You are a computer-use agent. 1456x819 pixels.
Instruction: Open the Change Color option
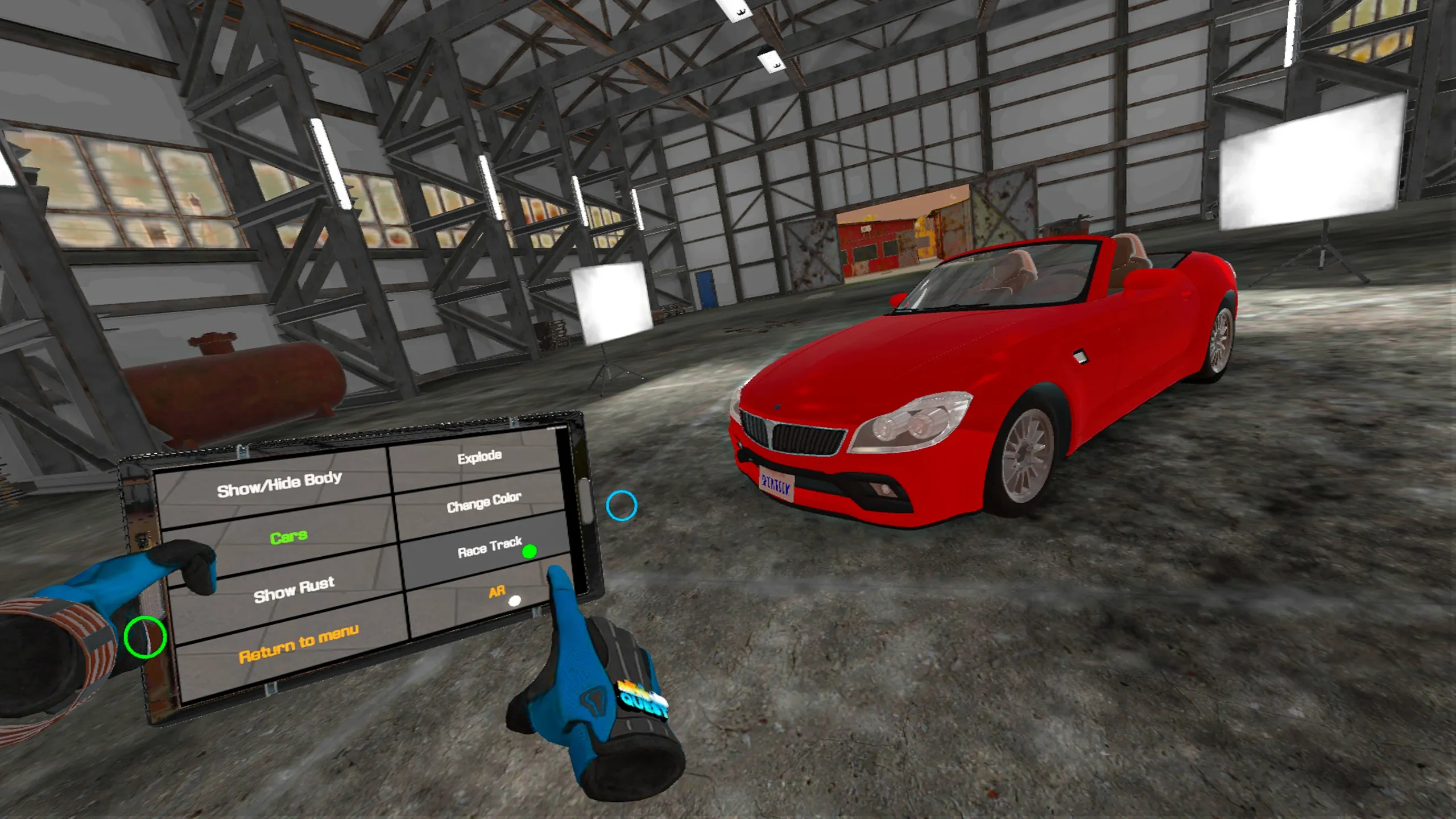pos(483,502)
